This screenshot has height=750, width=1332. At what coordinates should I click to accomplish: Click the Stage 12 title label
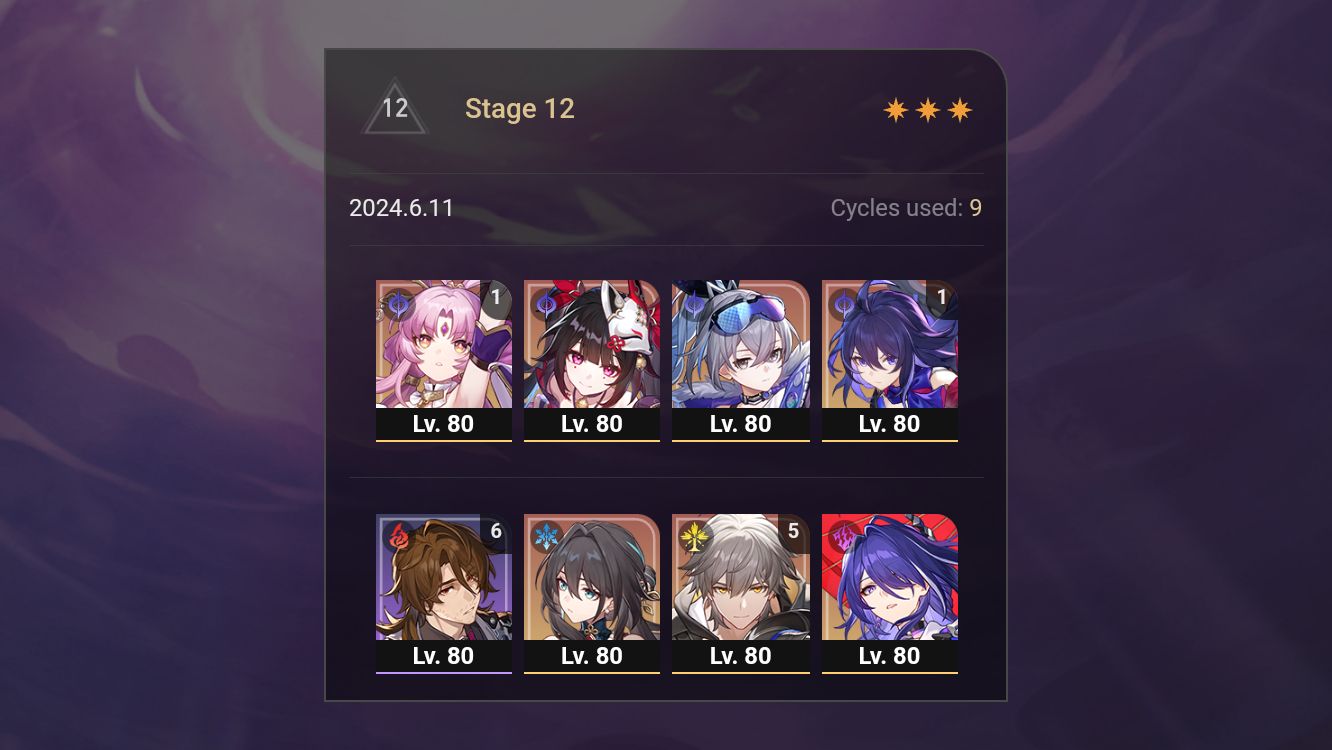(520, 109)
